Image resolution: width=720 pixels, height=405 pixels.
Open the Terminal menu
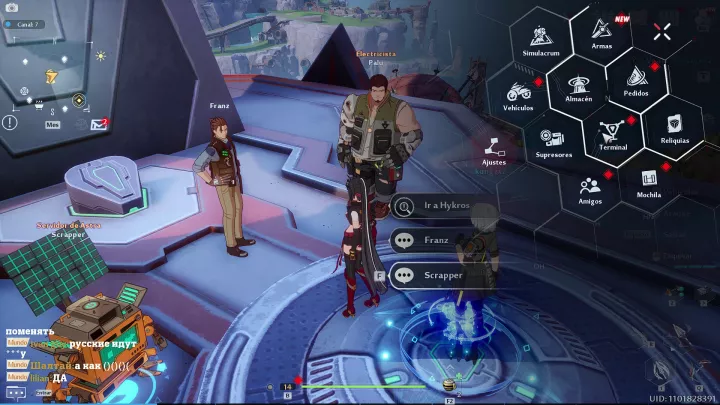coord(612,133)
